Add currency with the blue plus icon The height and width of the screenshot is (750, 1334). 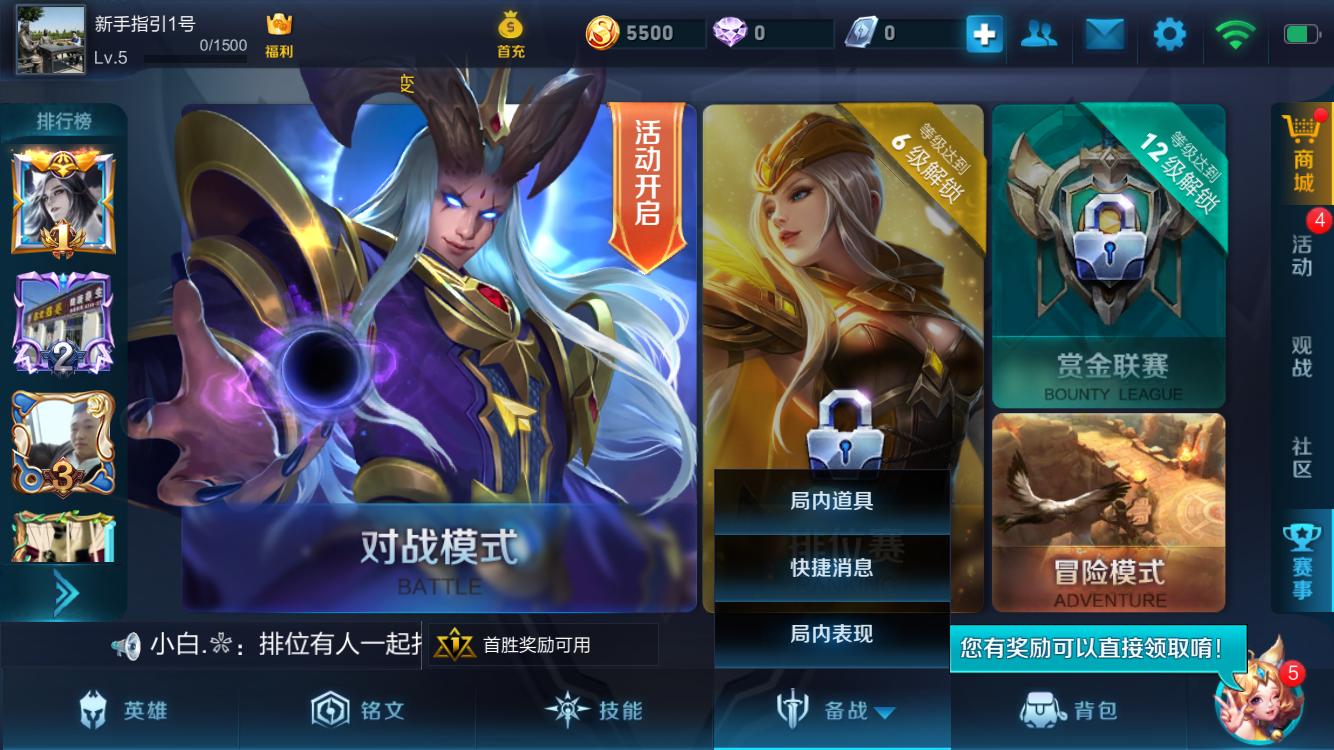[x=984, y=33]
